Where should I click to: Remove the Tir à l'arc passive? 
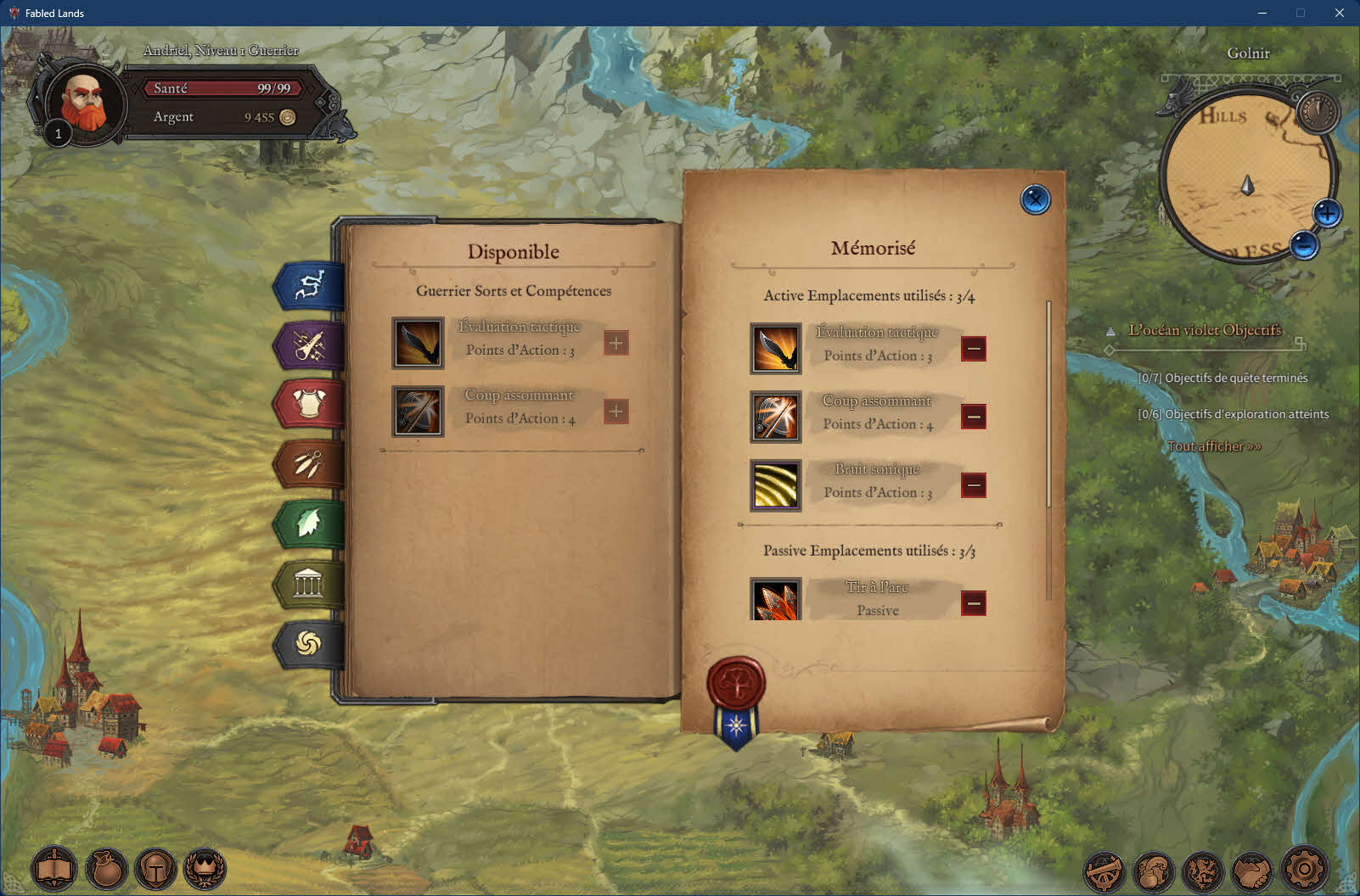pyautogui.click(x=974, y=603)
